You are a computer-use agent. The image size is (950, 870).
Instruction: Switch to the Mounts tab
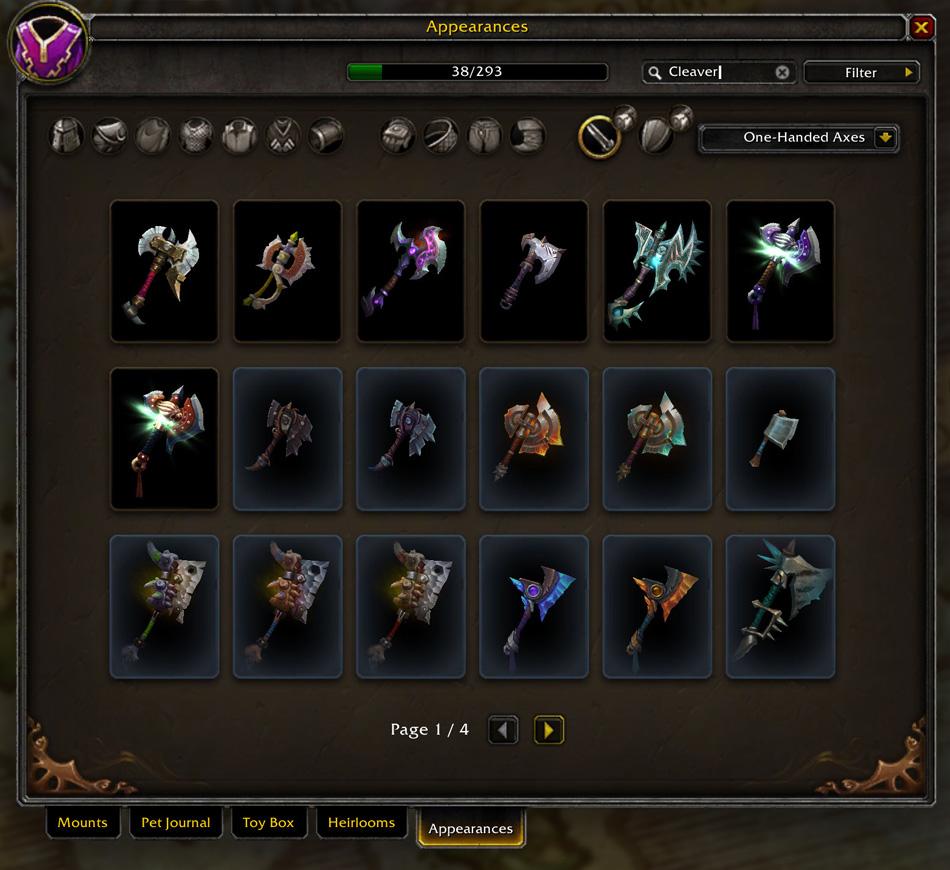tap(82, 823)
